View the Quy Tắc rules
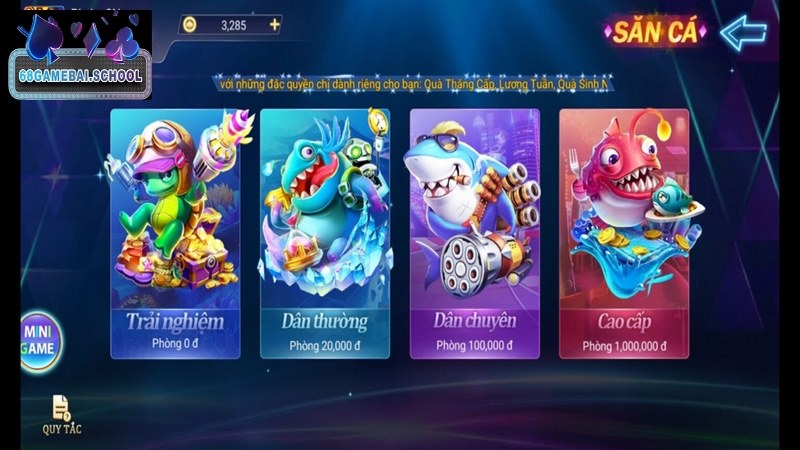Image resolution: width=800 pixels, height=450 pixels. [62, 413]
